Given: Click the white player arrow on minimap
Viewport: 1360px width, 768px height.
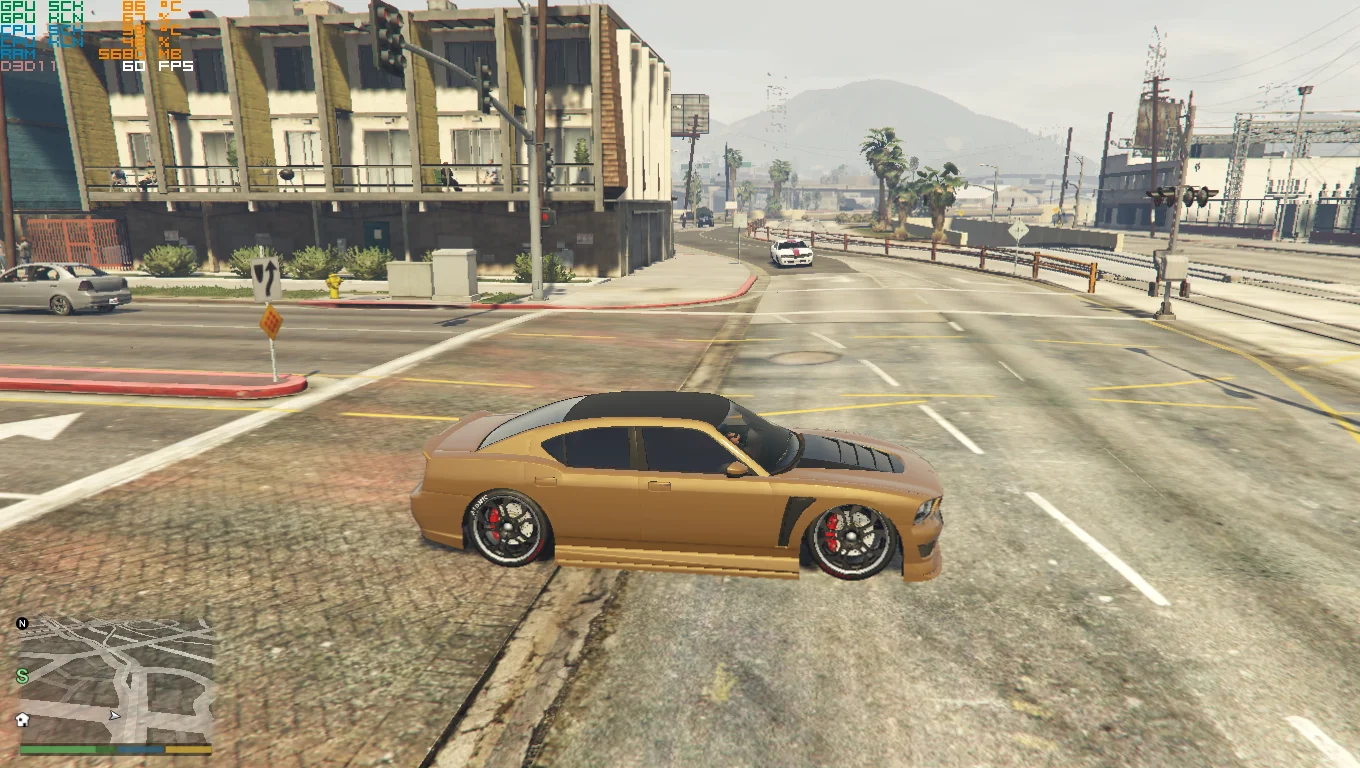Looking at the screenshot, I should [114, 715].
